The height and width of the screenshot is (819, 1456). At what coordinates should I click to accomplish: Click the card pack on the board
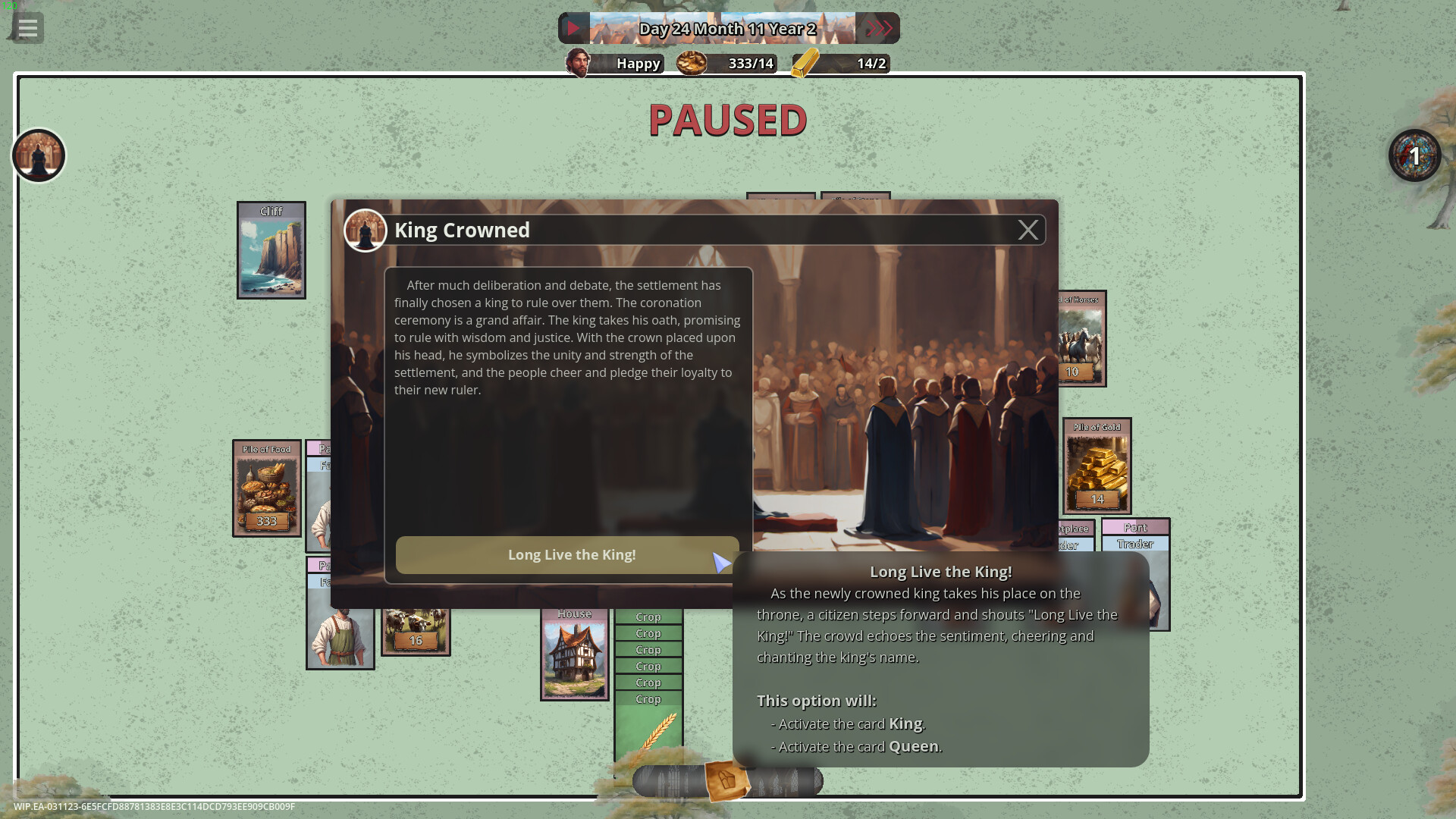(x=726, y=779)
